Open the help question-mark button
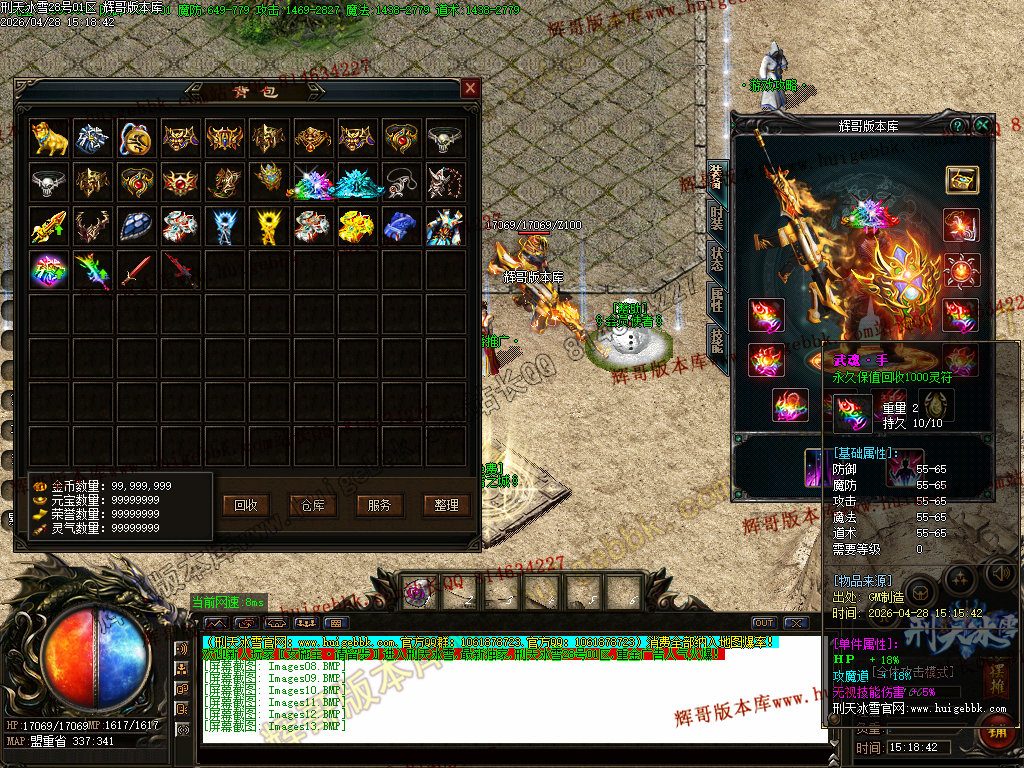This screenshot has width=1024, height=768. point(958,126)
